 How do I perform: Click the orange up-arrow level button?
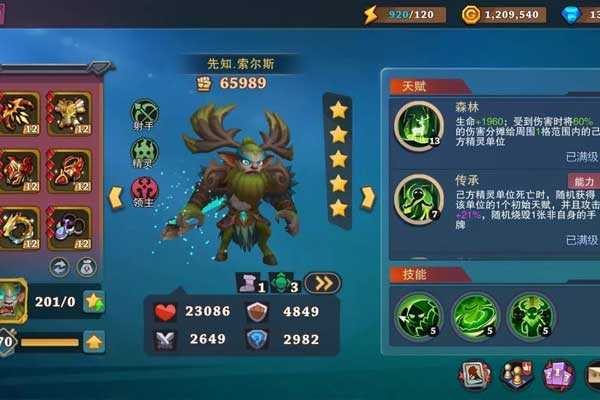tap(94, 342)
